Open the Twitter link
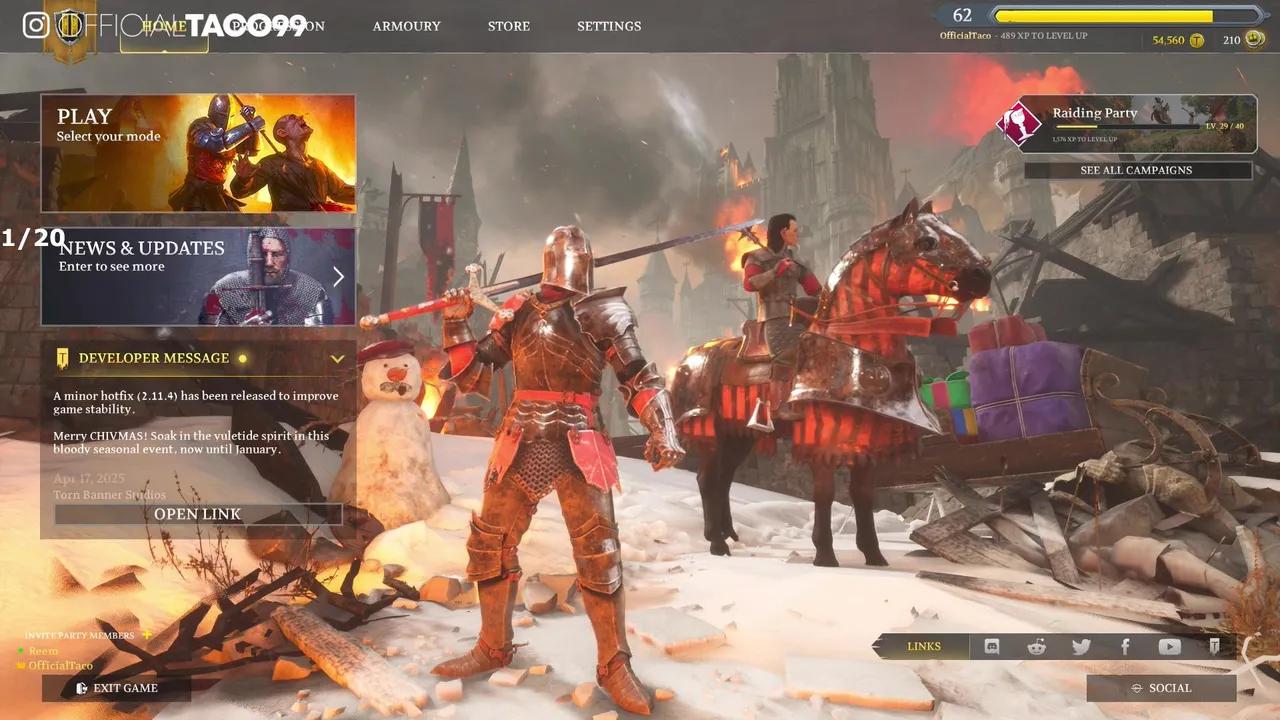This screenshot has height=720, width=1280. pyautogui.click(x=1081, y=646)
